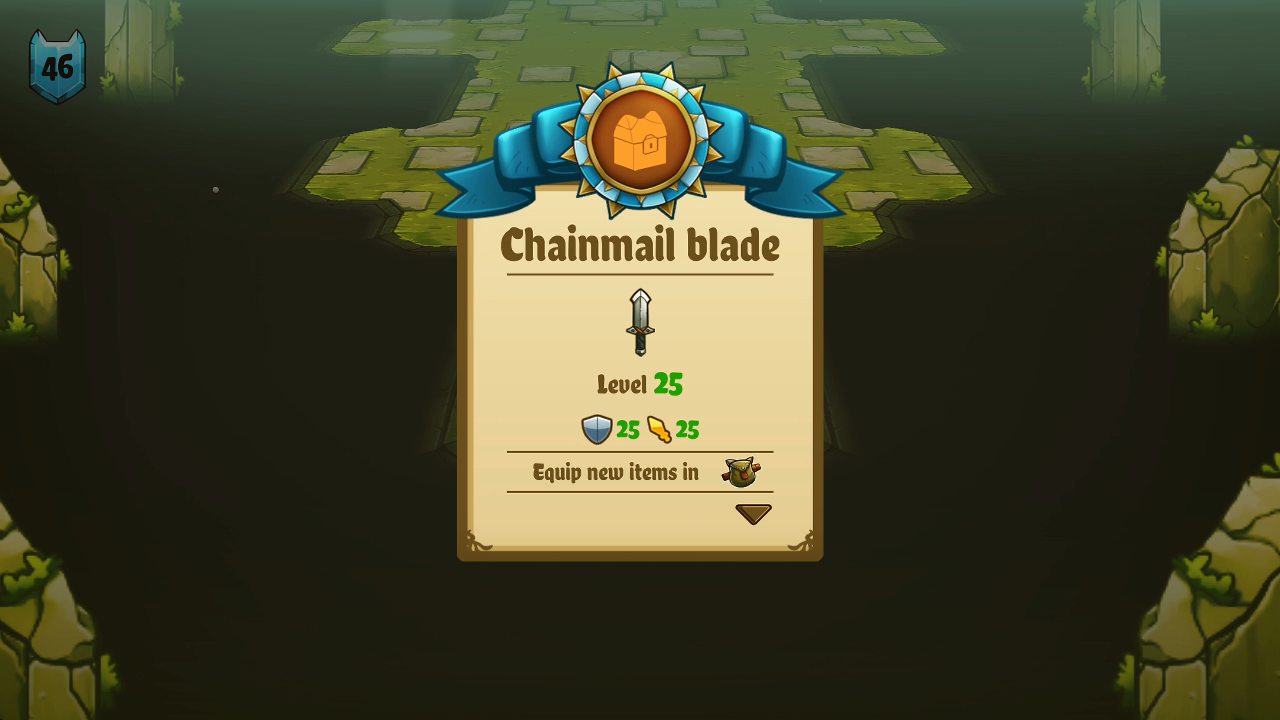1280x720 pixels.
Task: Click the green 25 defense value
Action: pyautogui.click(x=625, y=429)
